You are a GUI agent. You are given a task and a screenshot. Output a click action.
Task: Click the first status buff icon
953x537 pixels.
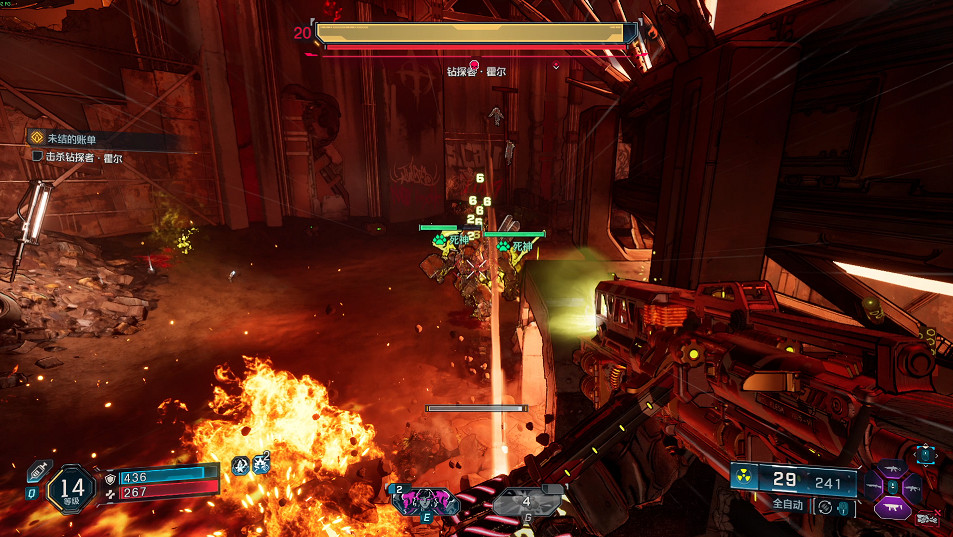click(x=240, y=465)
